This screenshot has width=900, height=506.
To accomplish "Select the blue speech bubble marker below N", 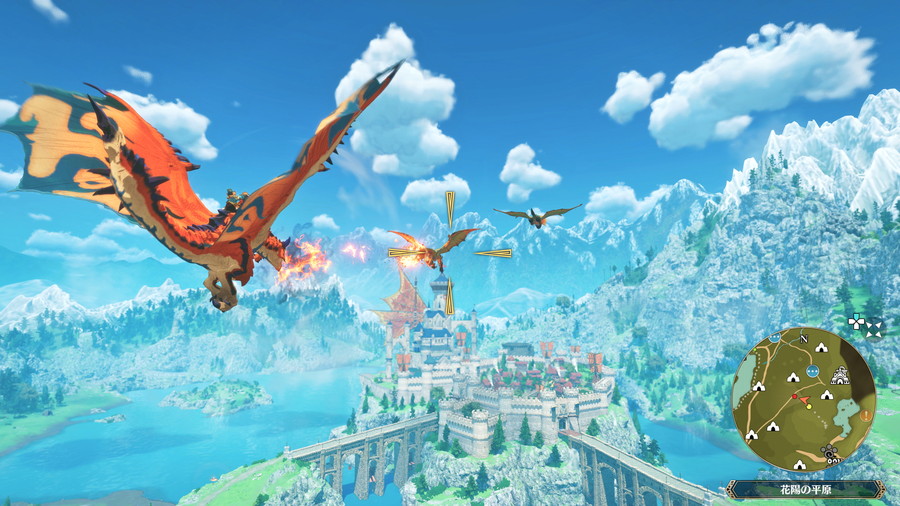I will pos(812,370).
